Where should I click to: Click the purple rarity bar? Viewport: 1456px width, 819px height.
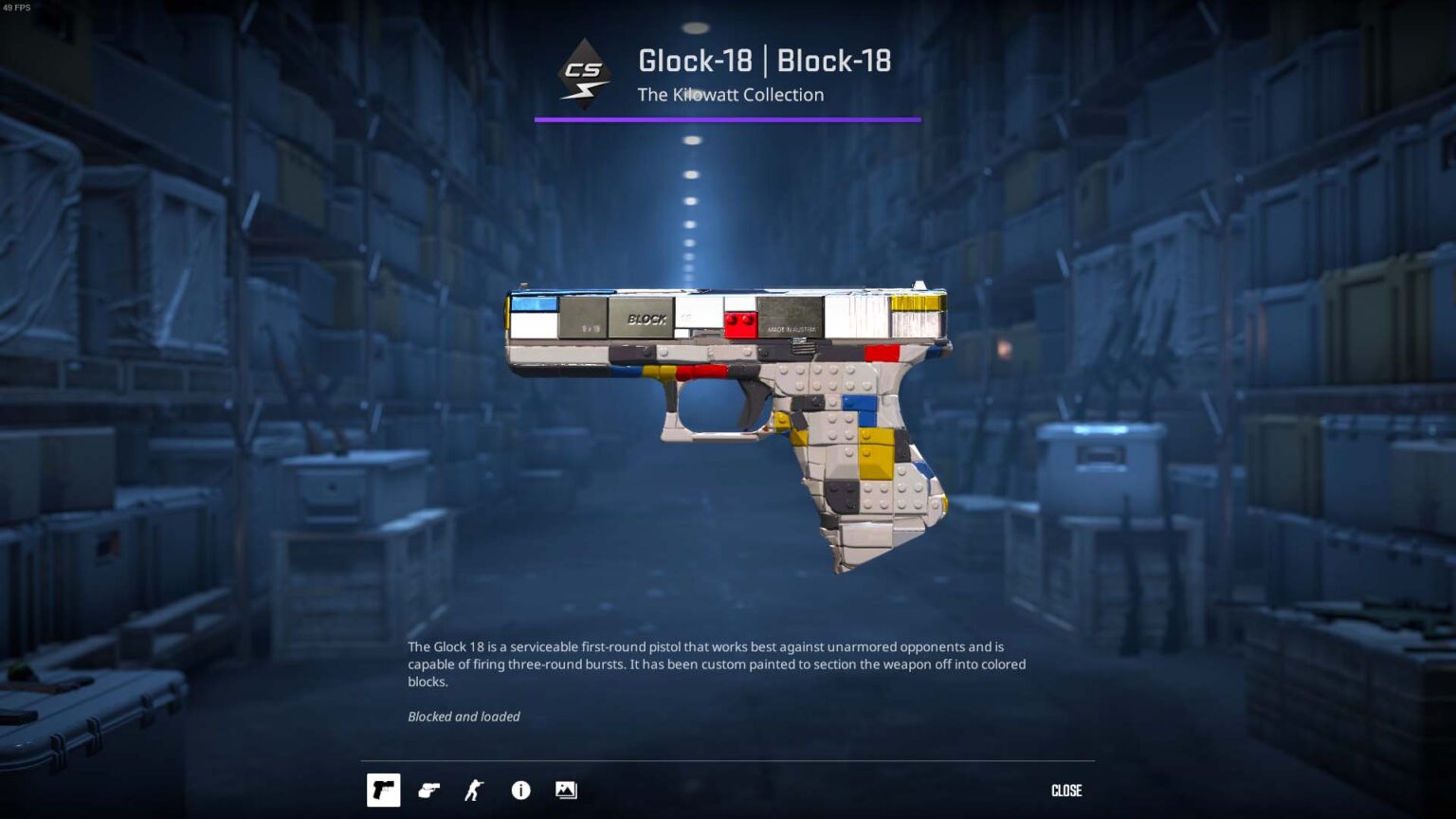[x=728, y=119]
